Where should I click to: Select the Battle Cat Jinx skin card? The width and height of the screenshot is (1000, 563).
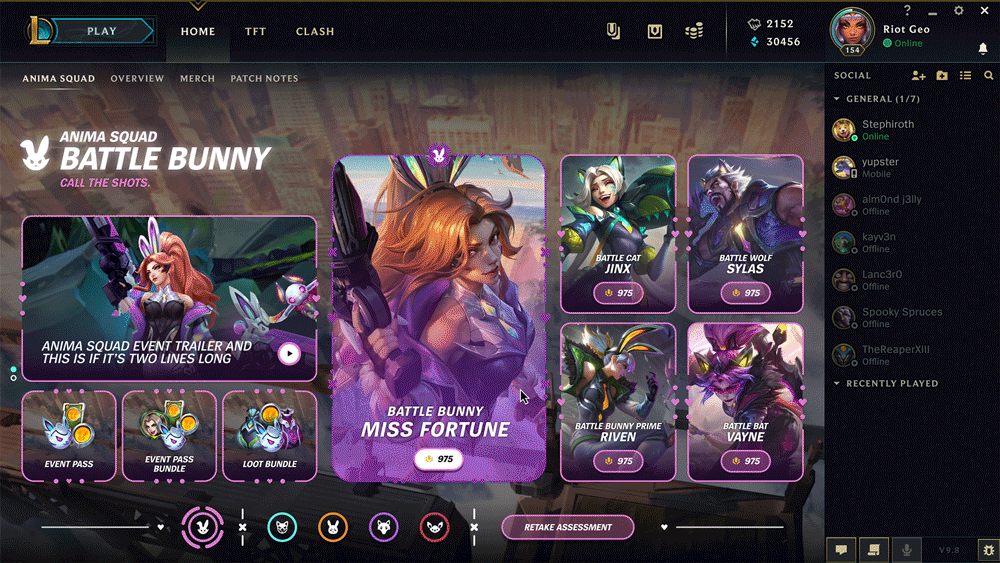[x=617, y=233]
